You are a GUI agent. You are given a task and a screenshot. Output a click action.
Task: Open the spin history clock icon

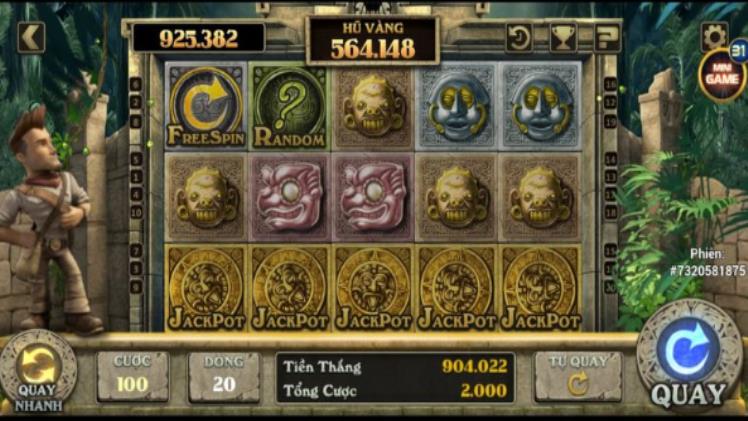pos(519,38)
